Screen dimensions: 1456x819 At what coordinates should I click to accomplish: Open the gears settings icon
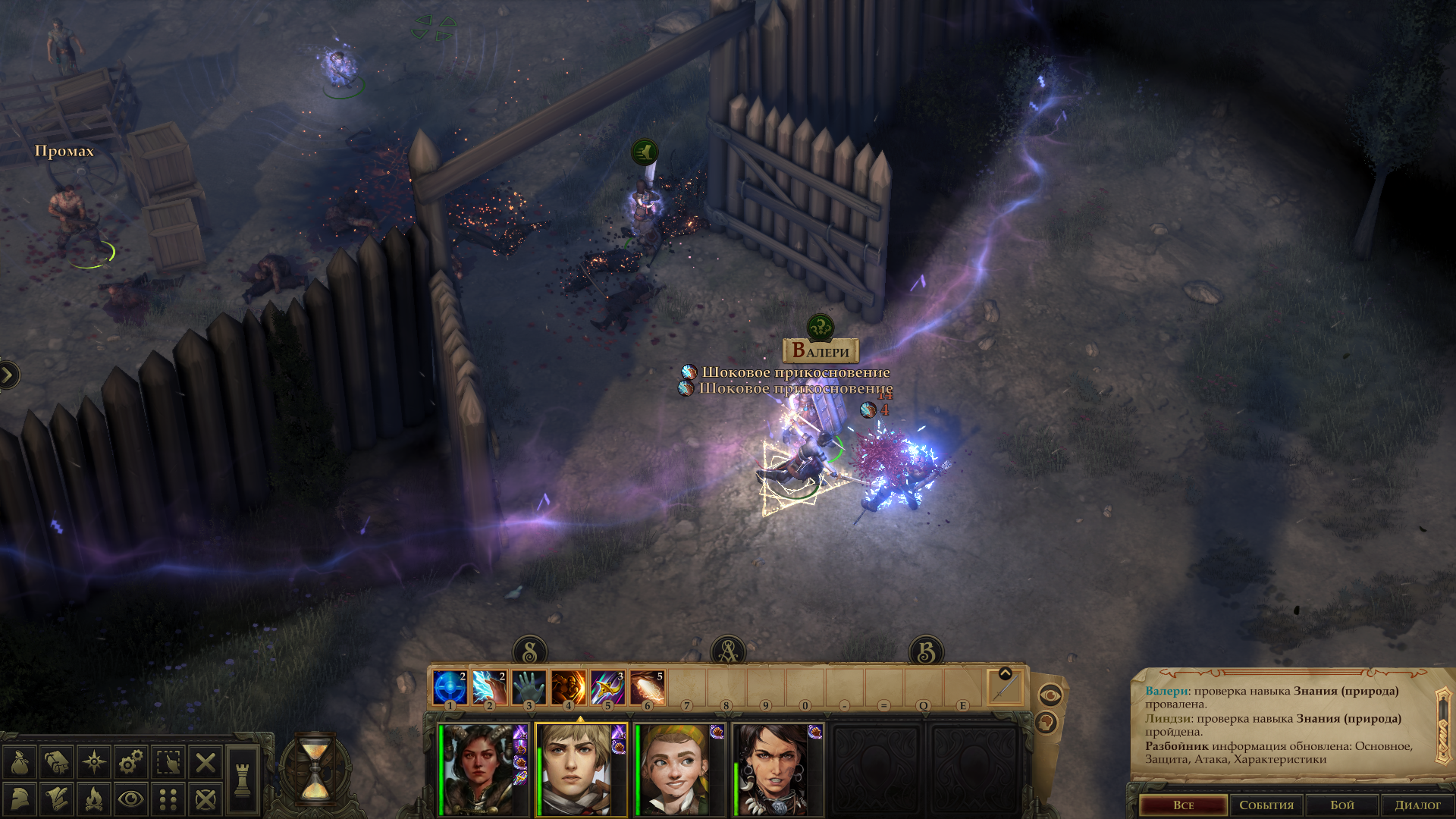131,762
